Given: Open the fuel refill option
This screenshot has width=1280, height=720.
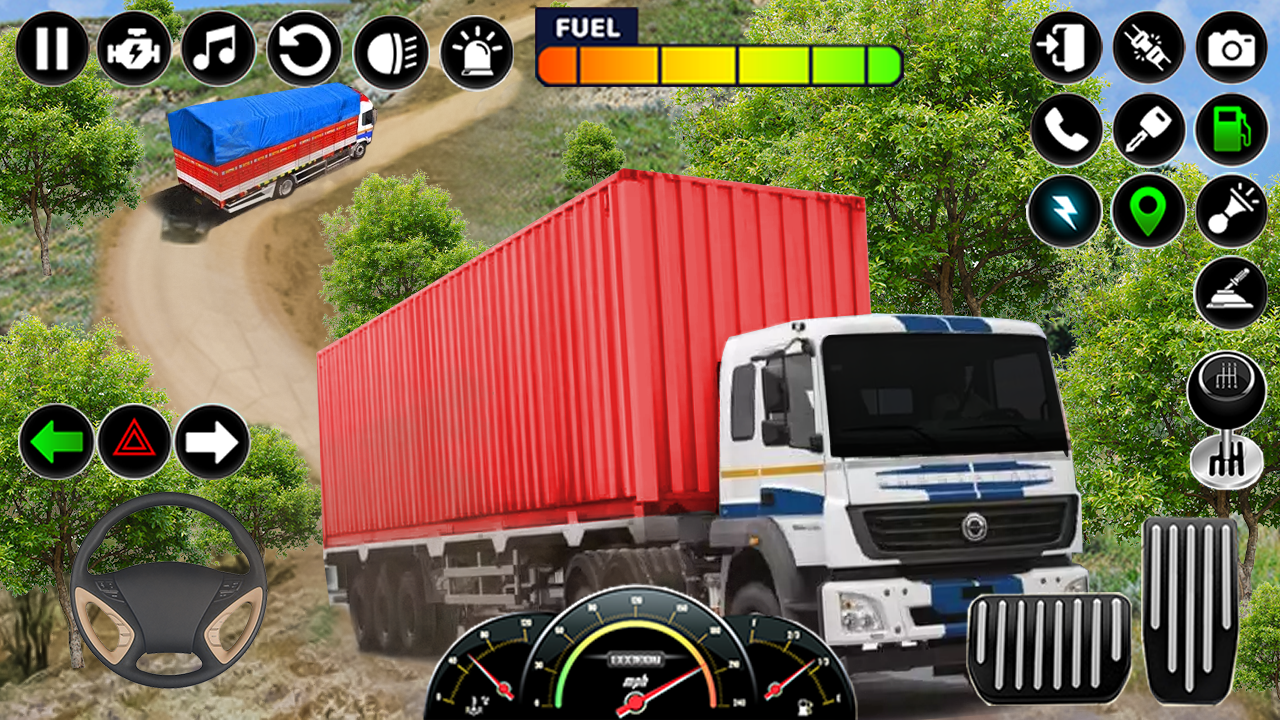Looking at the screenshot, I should pos(1234,130).
